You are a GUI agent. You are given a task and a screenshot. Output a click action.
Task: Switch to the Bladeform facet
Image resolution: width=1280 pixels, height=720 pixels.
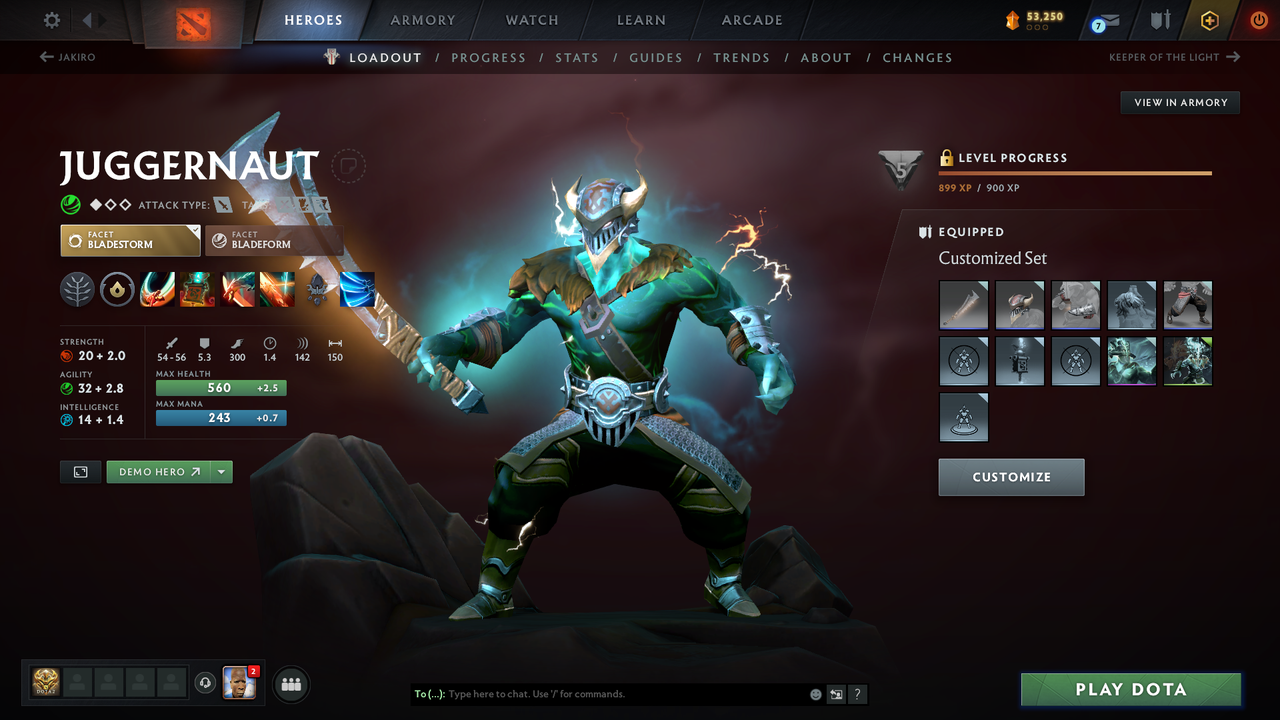tap(274, 240)
